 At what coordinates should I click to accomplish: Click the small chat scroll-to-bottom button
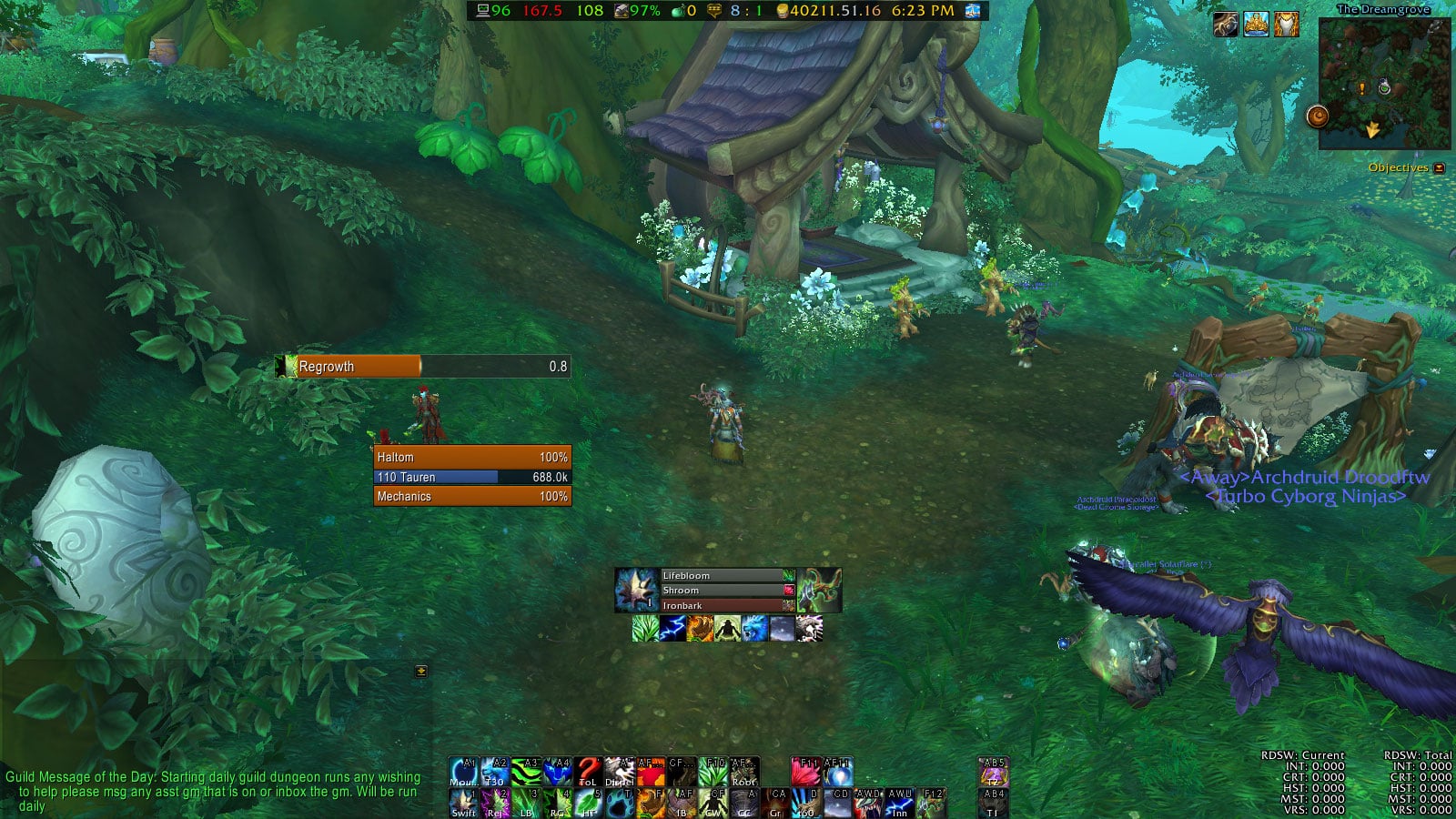click(420, 671)
